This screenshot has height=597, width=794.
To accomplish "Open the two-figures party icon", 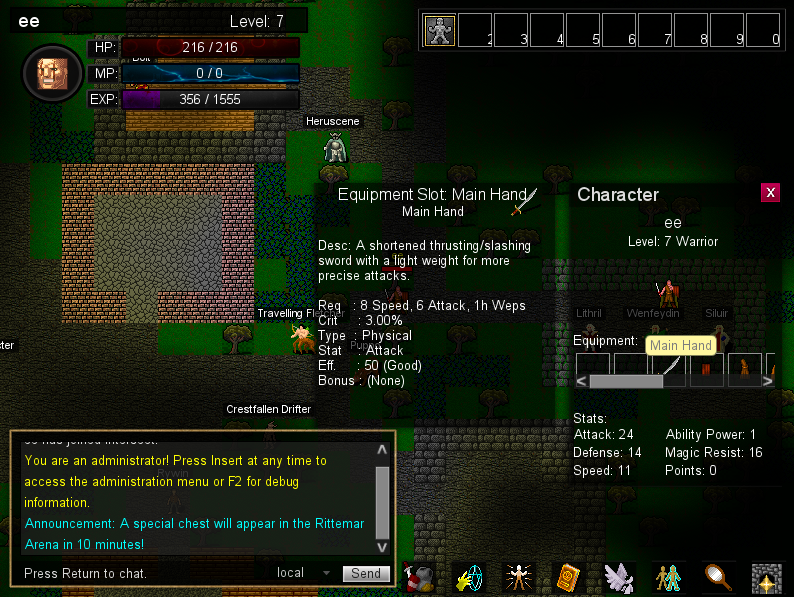I will click(x=667, y=577).
